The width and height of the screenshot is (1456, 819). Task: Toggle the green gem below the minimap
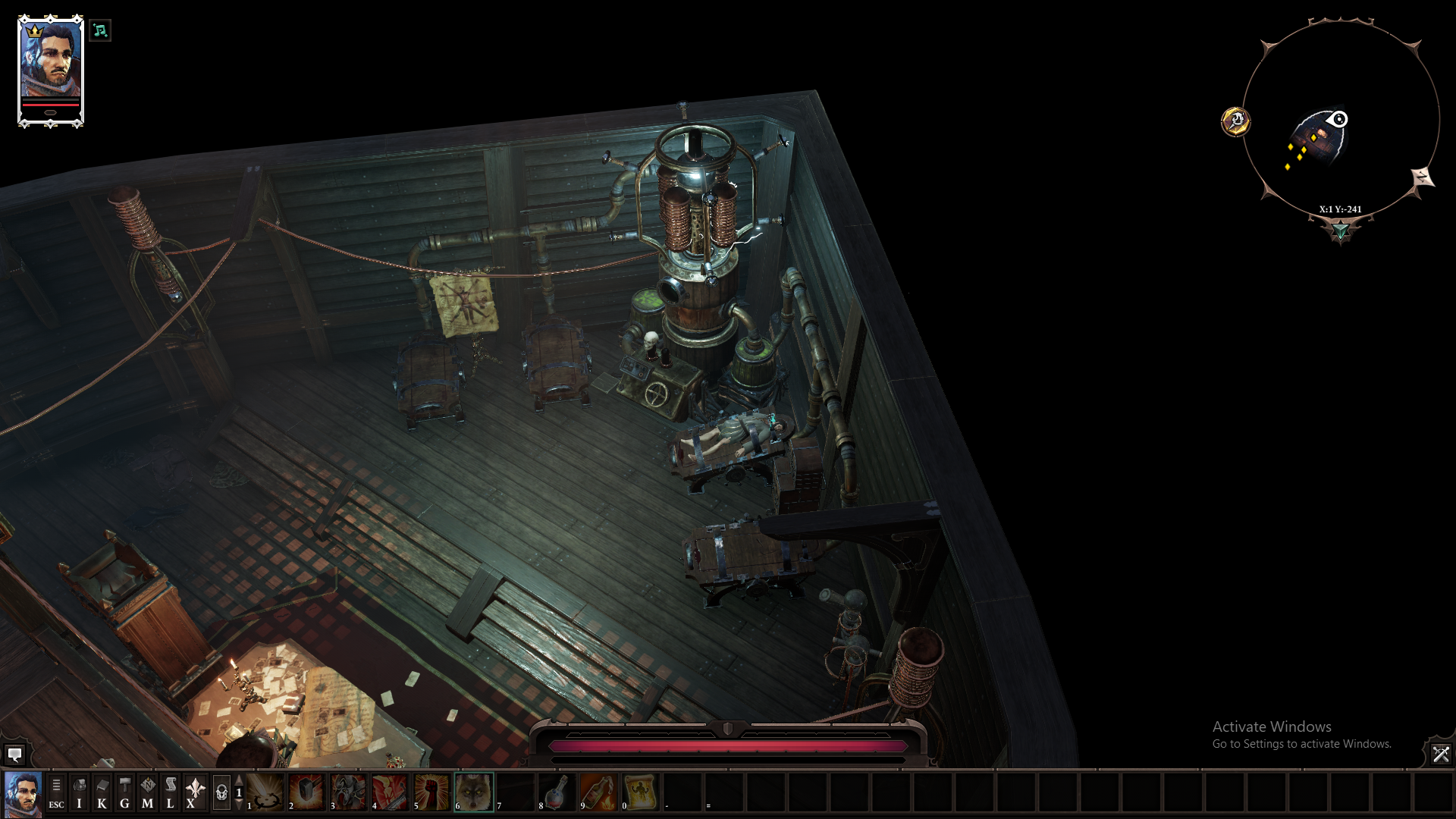(1340, 230)
